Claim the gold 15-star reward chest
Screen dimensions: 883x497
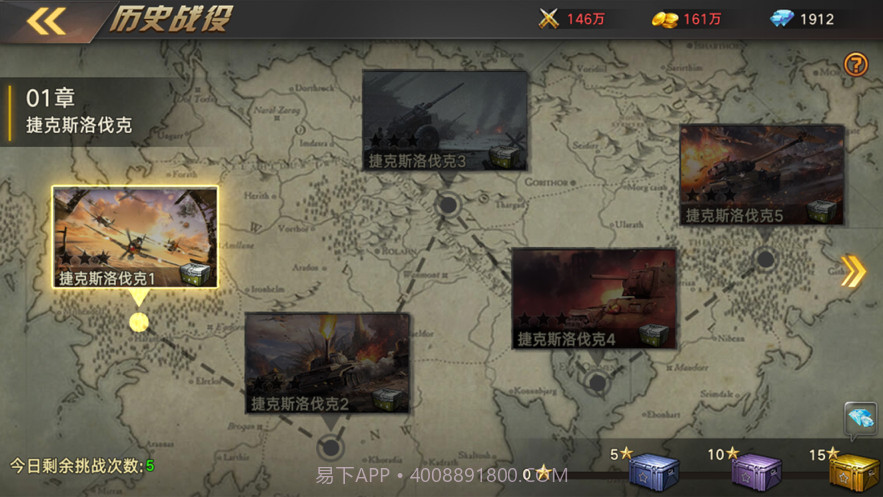[853, 472]
